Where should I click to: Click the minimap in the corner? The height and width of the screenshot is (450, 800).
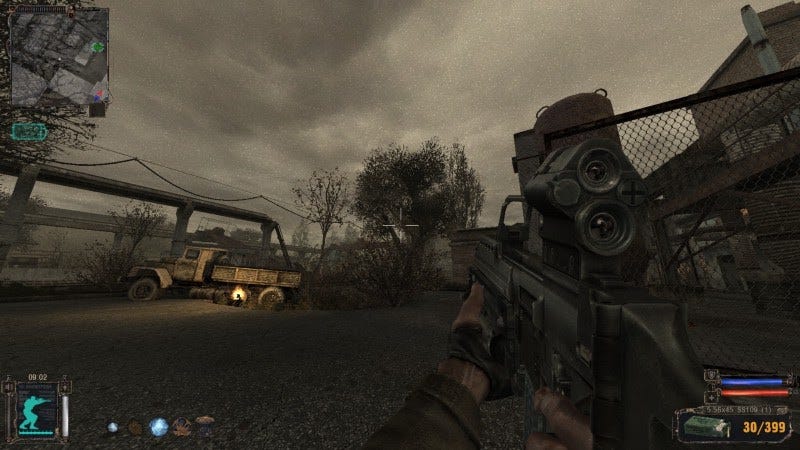(x=57, y=57)
